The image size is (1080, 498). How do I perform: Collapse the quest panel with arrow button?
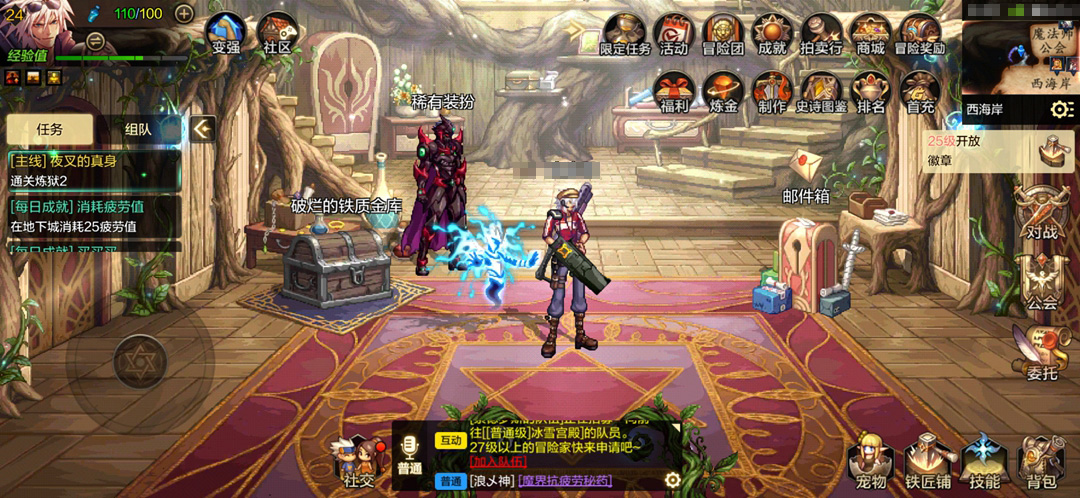203,129
